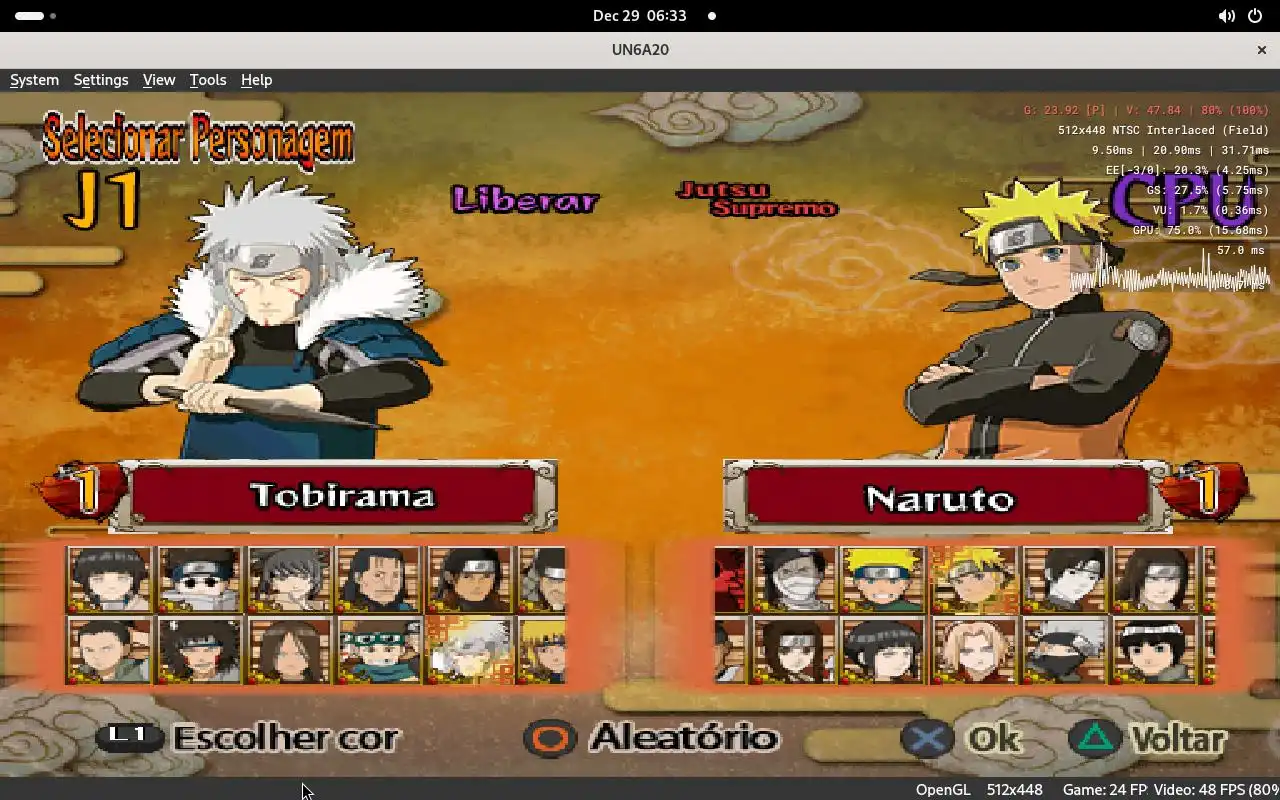Pick the highlighted white-haired Tobirama portrait
This screenshot has height=800, width=1280.
pos(469,650)
